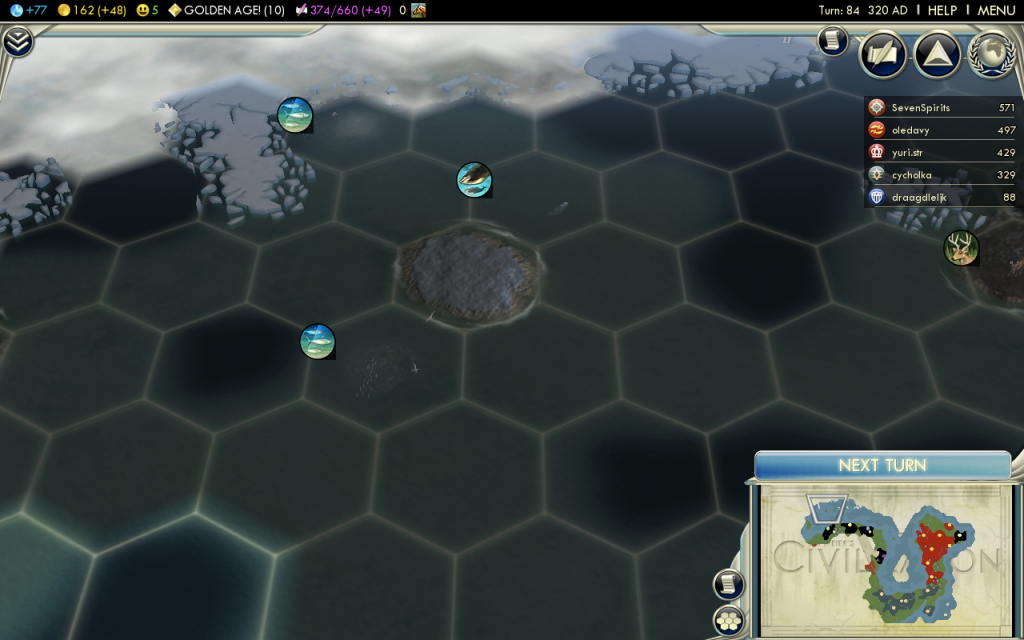Open the HELP page
The height and width of the screenshot is (640, 1024).
click(x=942, y=10)
